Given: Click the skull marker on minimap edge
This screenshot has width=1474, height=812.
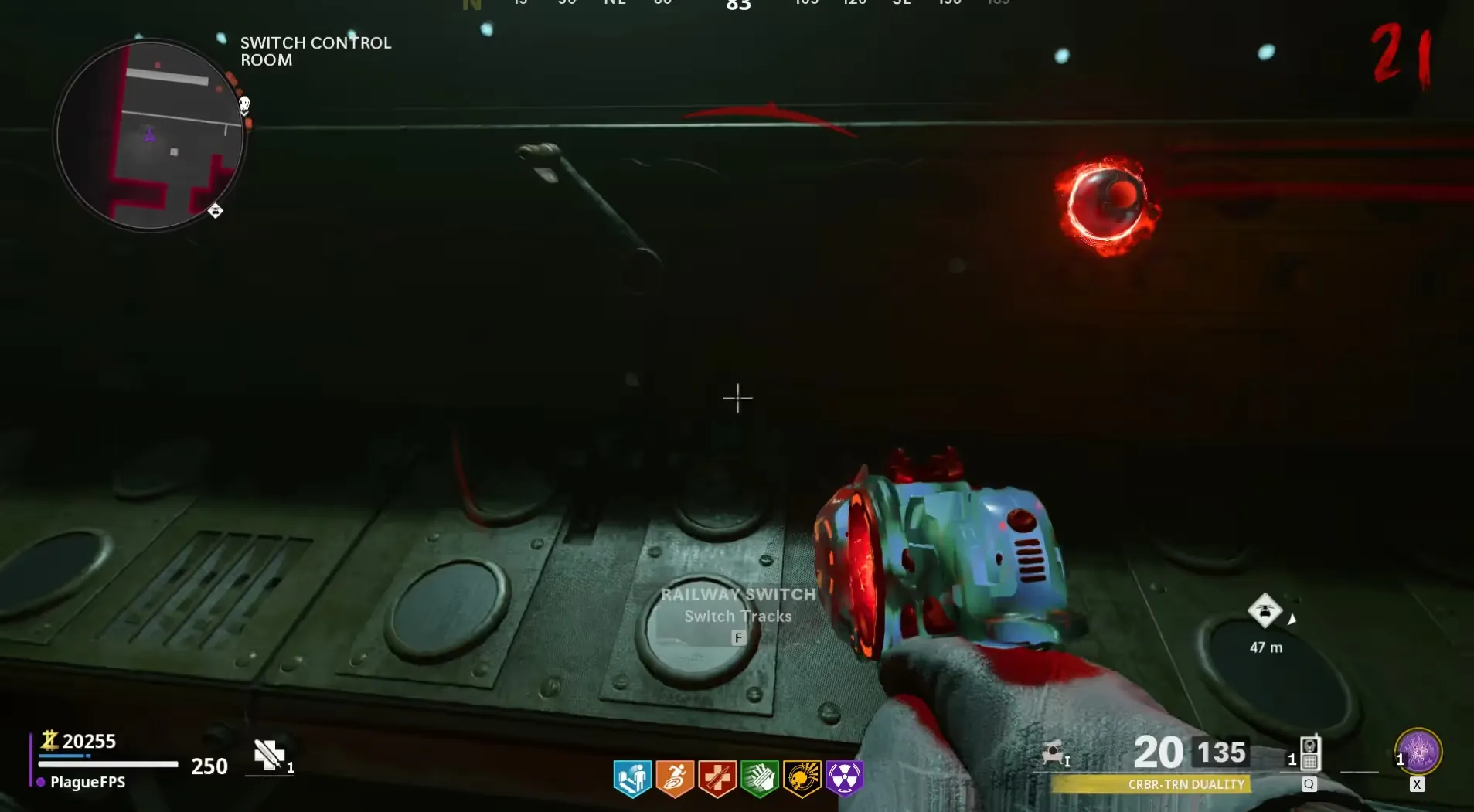Looking at the screenshot, I should [x=244, y=104].
